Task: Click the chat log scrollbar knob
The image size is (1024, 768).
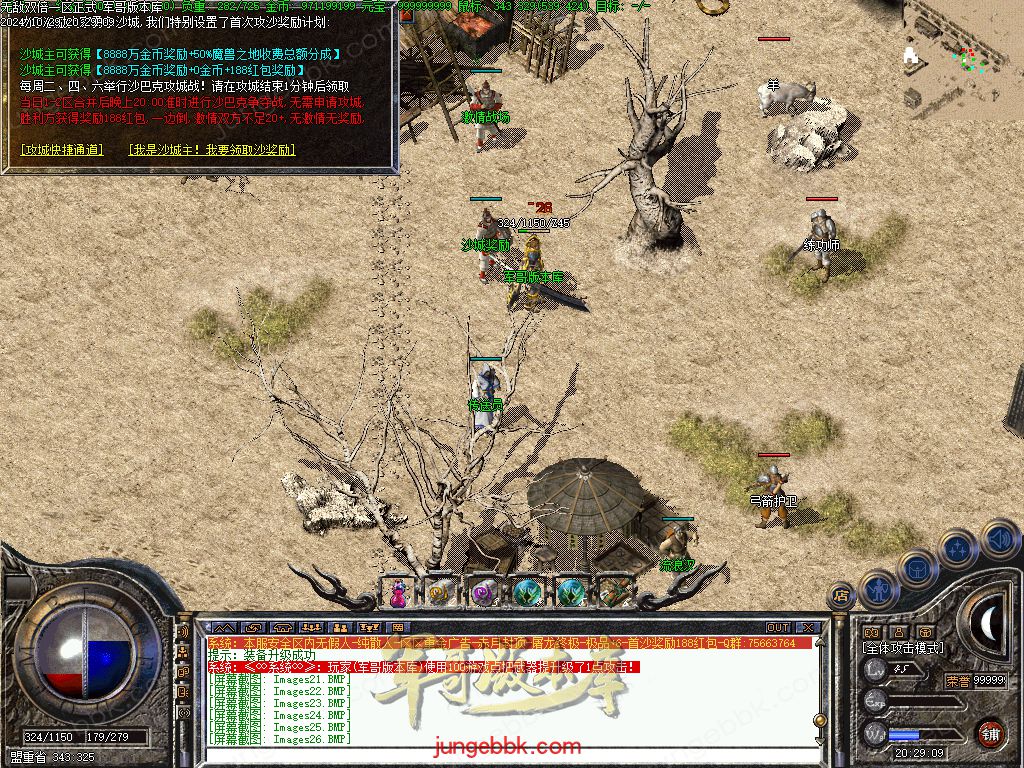Action: [x=820, y=722]
